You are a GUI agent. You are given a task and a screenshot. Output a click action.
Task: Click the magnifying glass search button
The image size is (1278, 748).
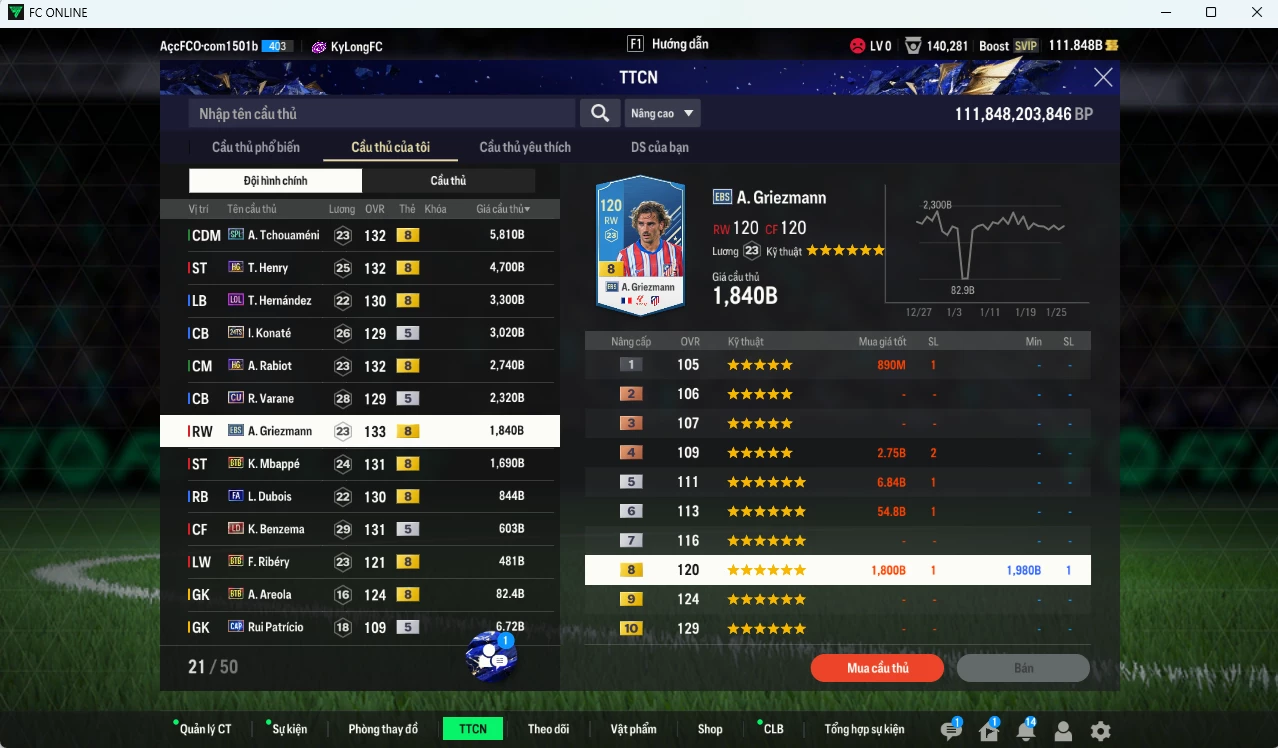600,114
